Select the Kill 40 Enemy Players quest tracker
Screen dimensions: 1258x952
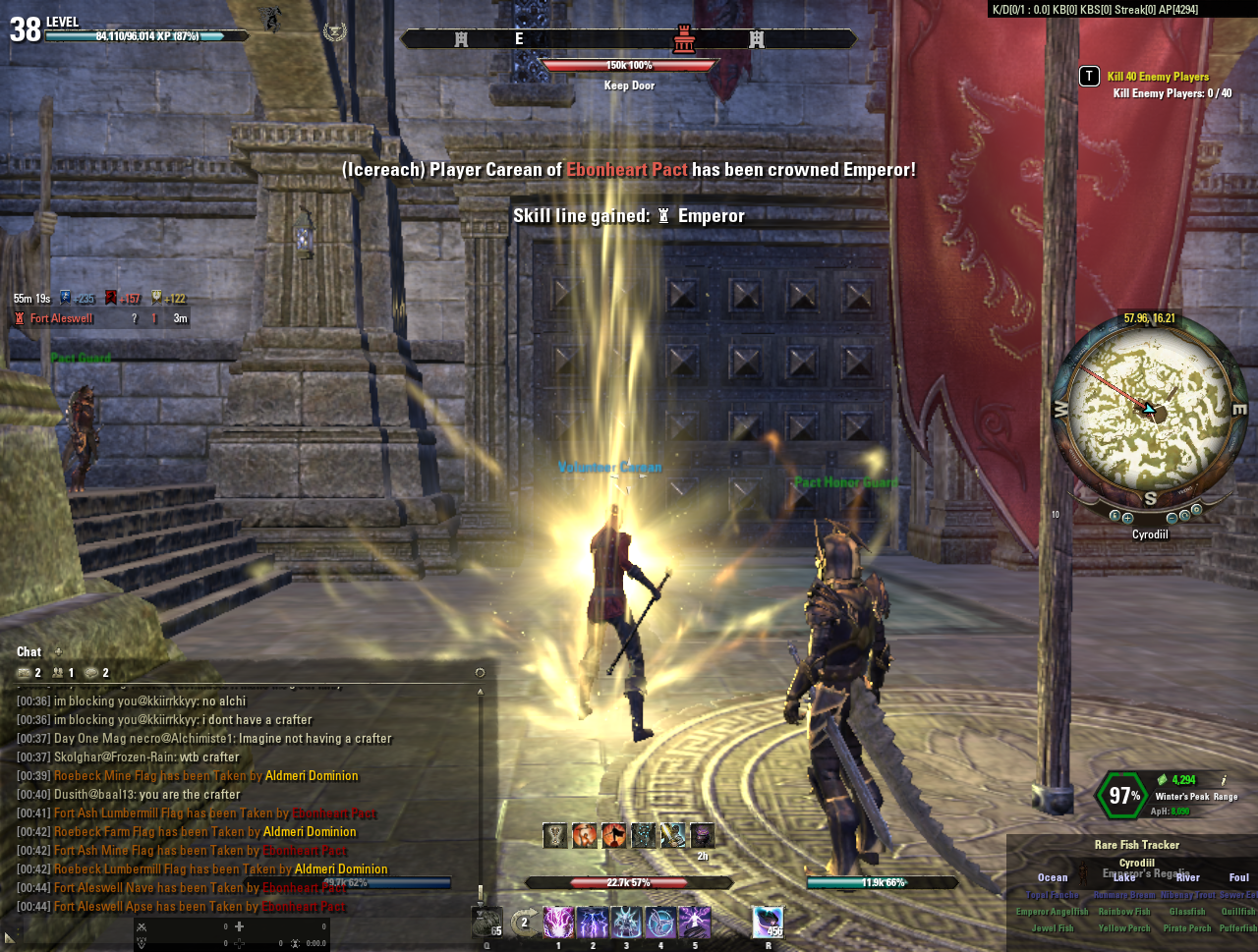(x=1158, y=77)
